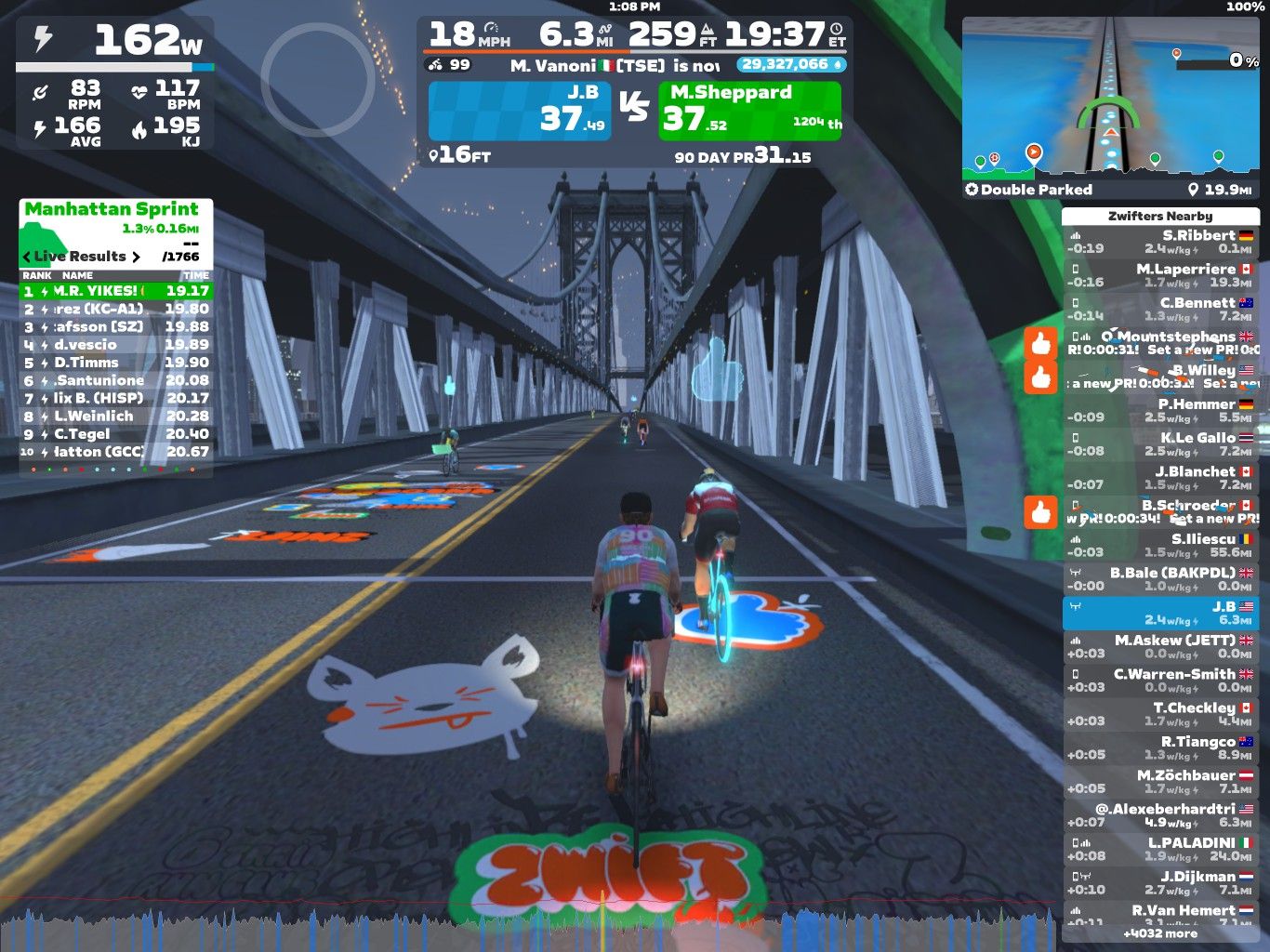
Task: Click the Ride On droplet counter icon
Action: point(840,64)
